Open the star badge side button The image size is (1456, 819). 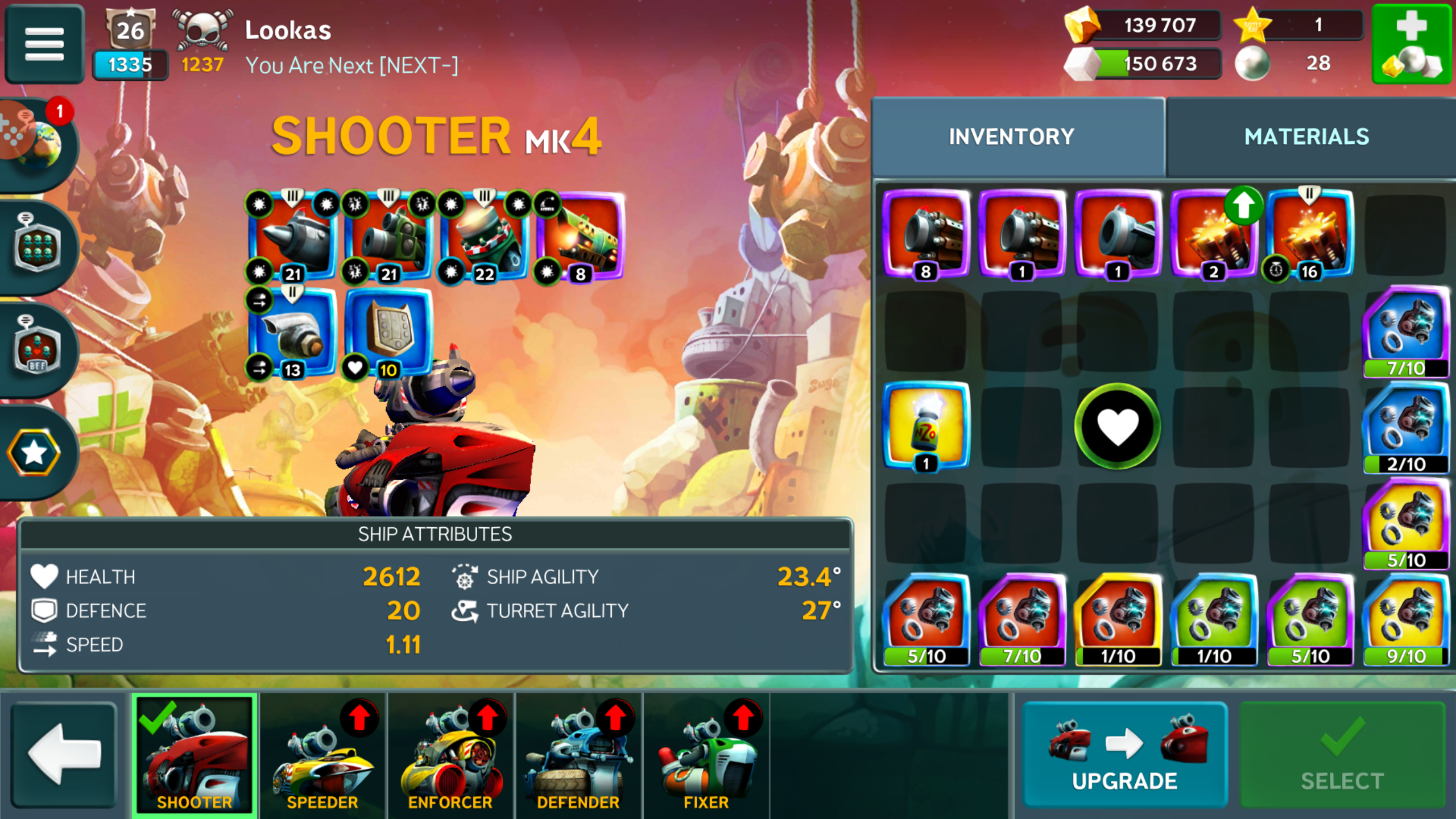tap(34, 452)
